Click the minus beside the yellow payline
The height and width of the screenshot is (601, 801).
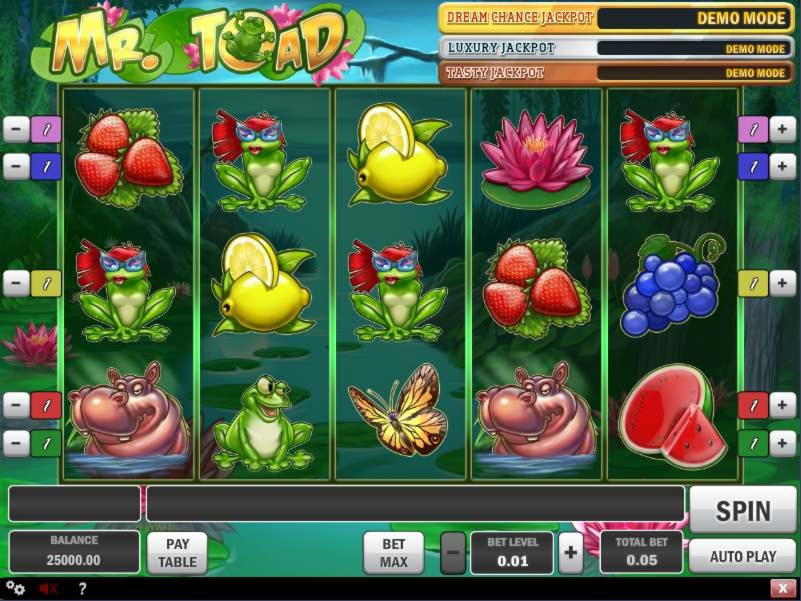pyautogui.click(x=16, y=283)
